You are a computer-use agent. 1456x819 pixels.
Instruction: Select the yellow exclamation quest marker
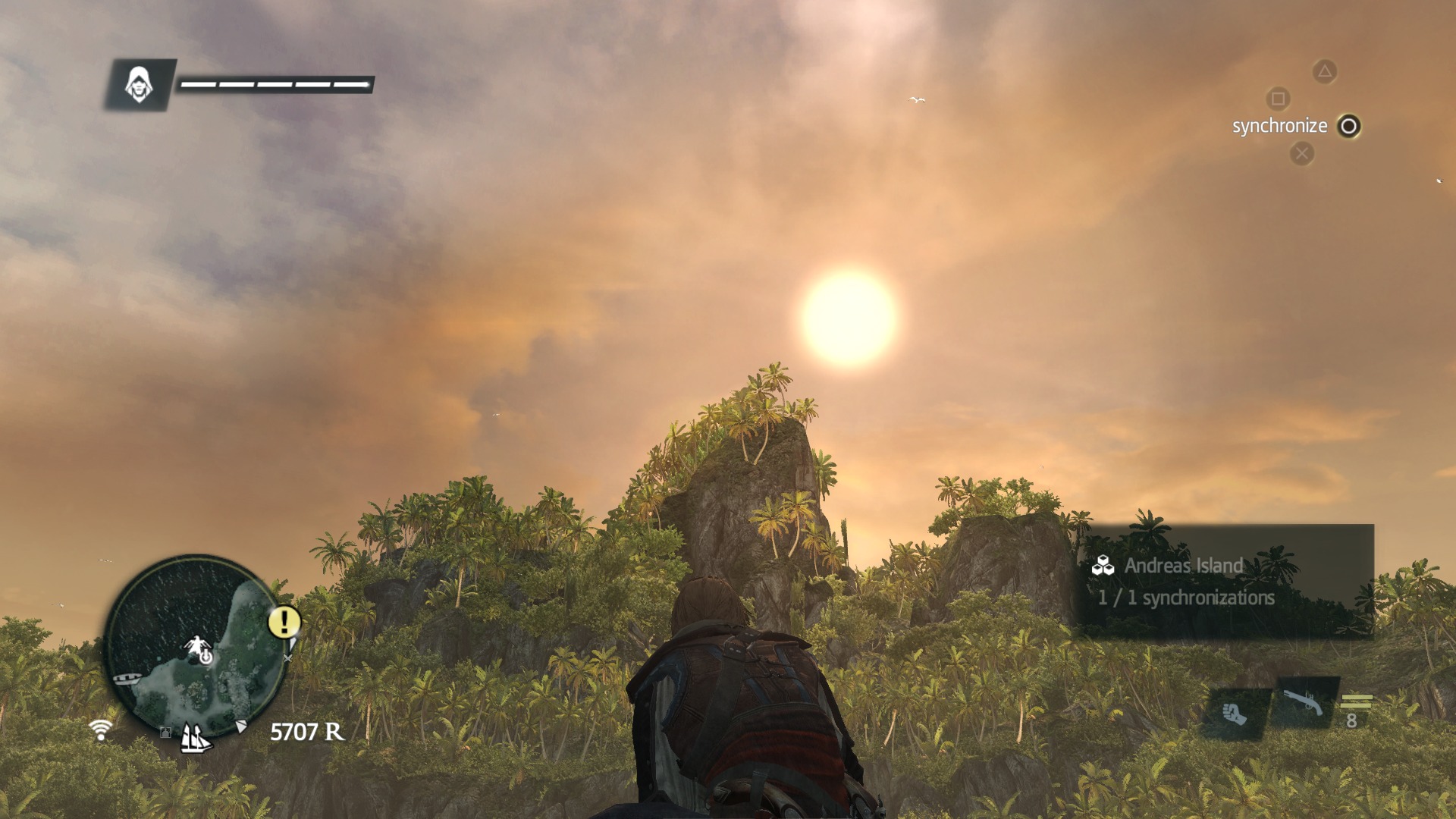point(284,622)
